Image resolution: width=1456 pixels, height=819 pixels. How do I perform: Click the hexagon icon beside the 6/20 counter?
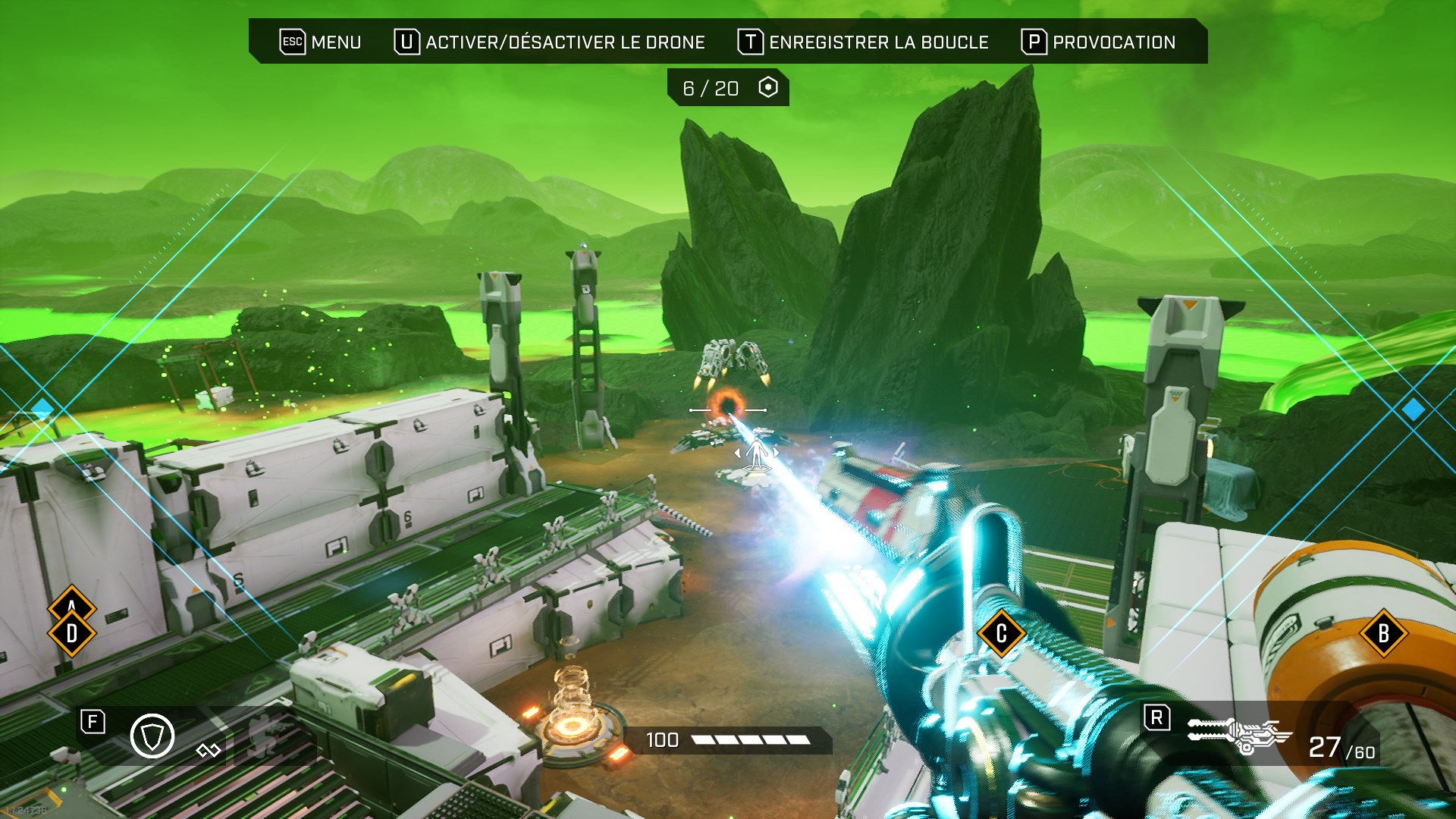[x=768, y=87]
